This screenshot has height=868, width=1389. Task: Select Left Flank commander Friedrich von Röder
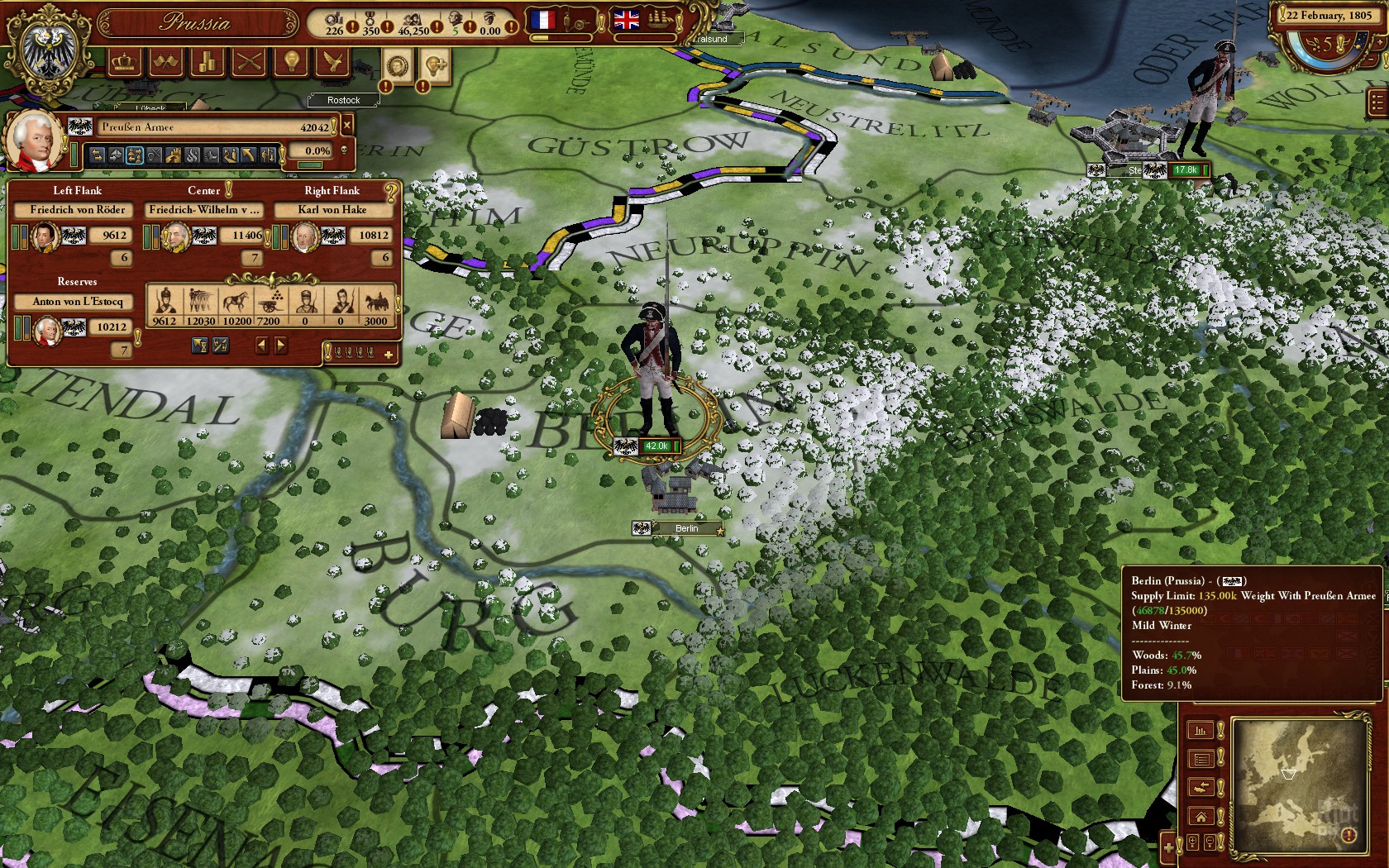(x=77, y=210)
